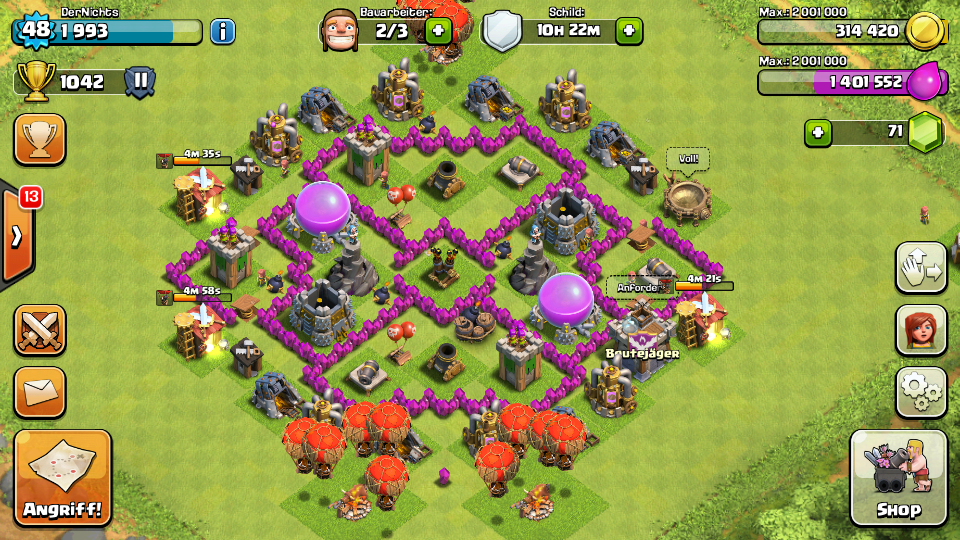
Task: Tap the 'Voll!' bubble above the army camp
Action: point(688,159)
